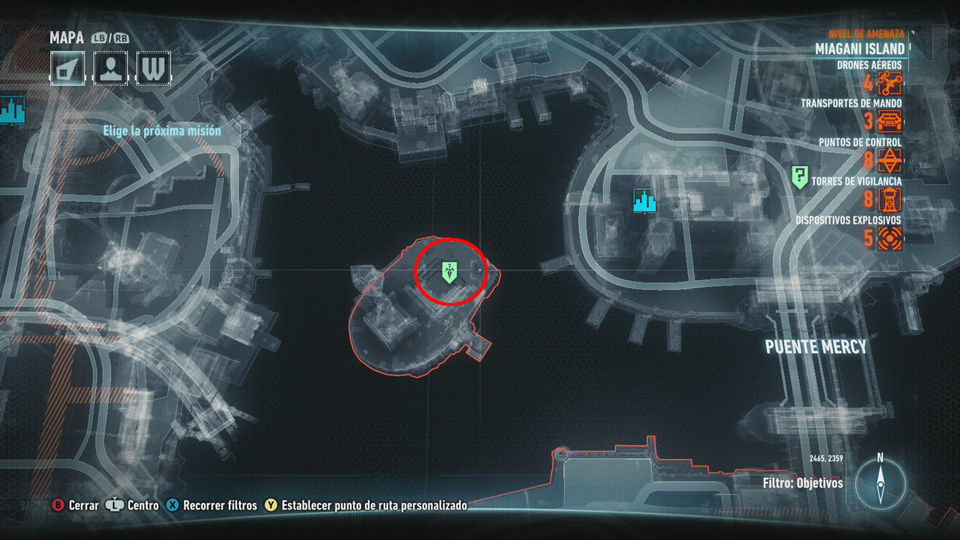The width and height of the screenshot is (960, 540).
Task: Close the map with Cerrar
Action: pos(76,506)
